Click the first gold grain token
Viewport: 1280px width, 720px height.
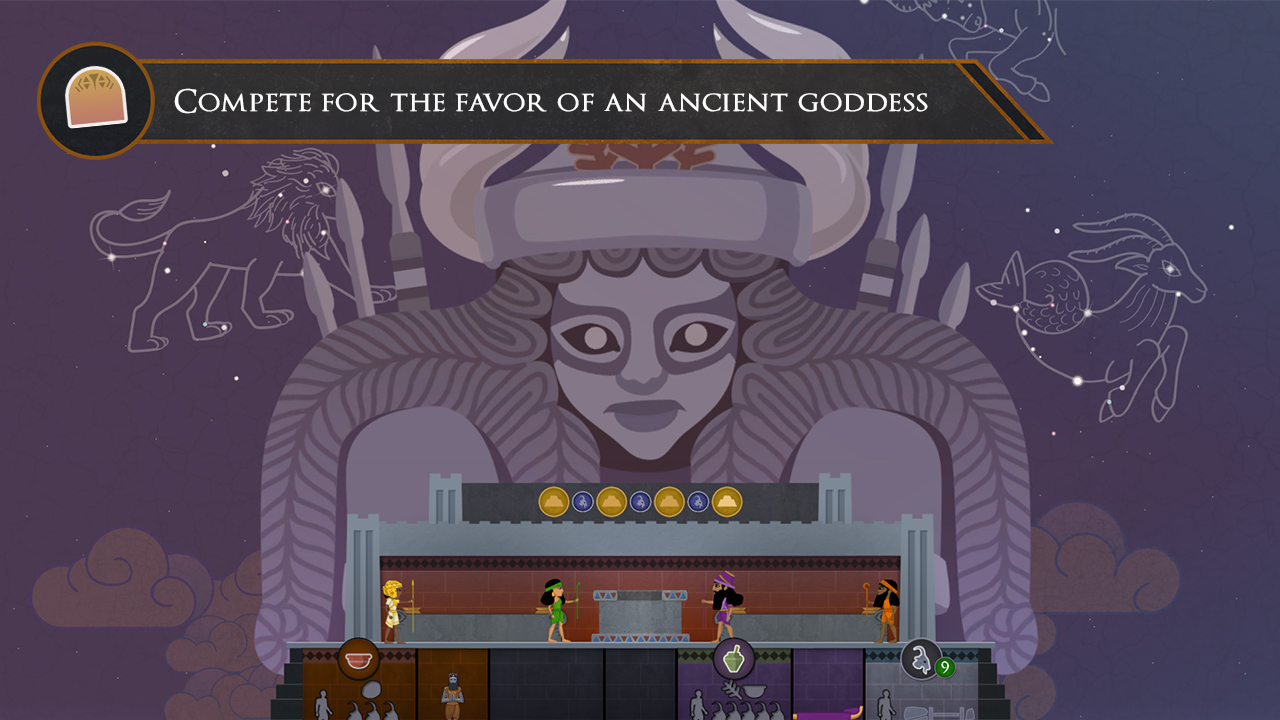[554, 502]
